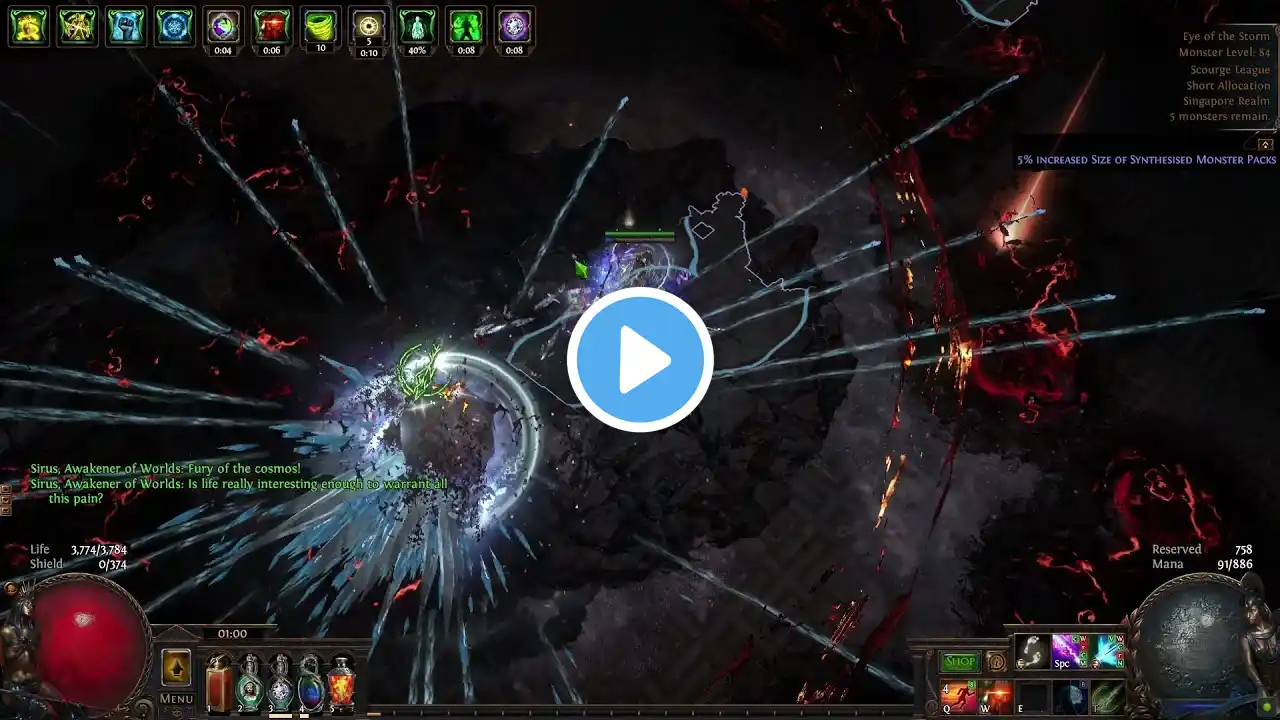
Task: Use the diamond flask in slot 3
Action: tap(280, 685)
